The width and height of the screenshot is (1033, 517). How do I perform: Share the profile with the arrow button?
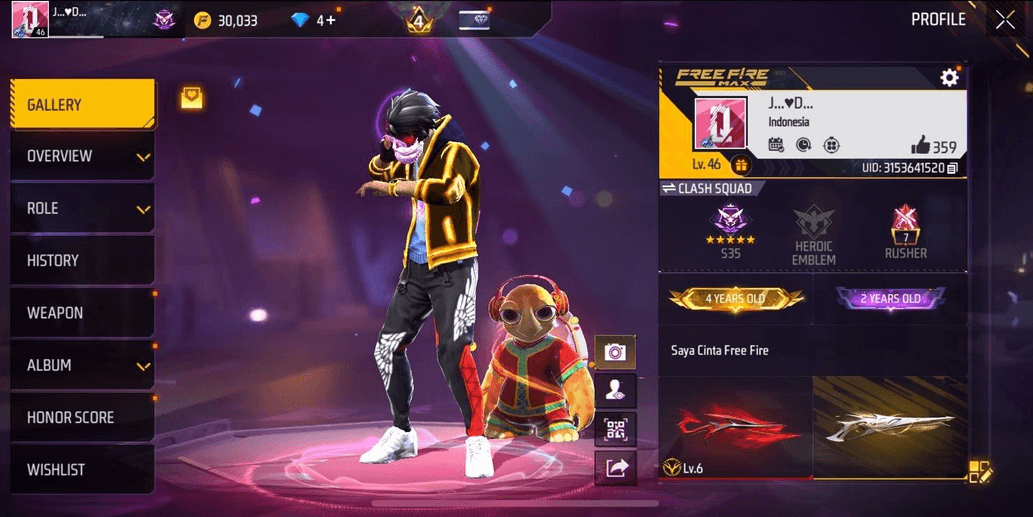click(615, 467)
